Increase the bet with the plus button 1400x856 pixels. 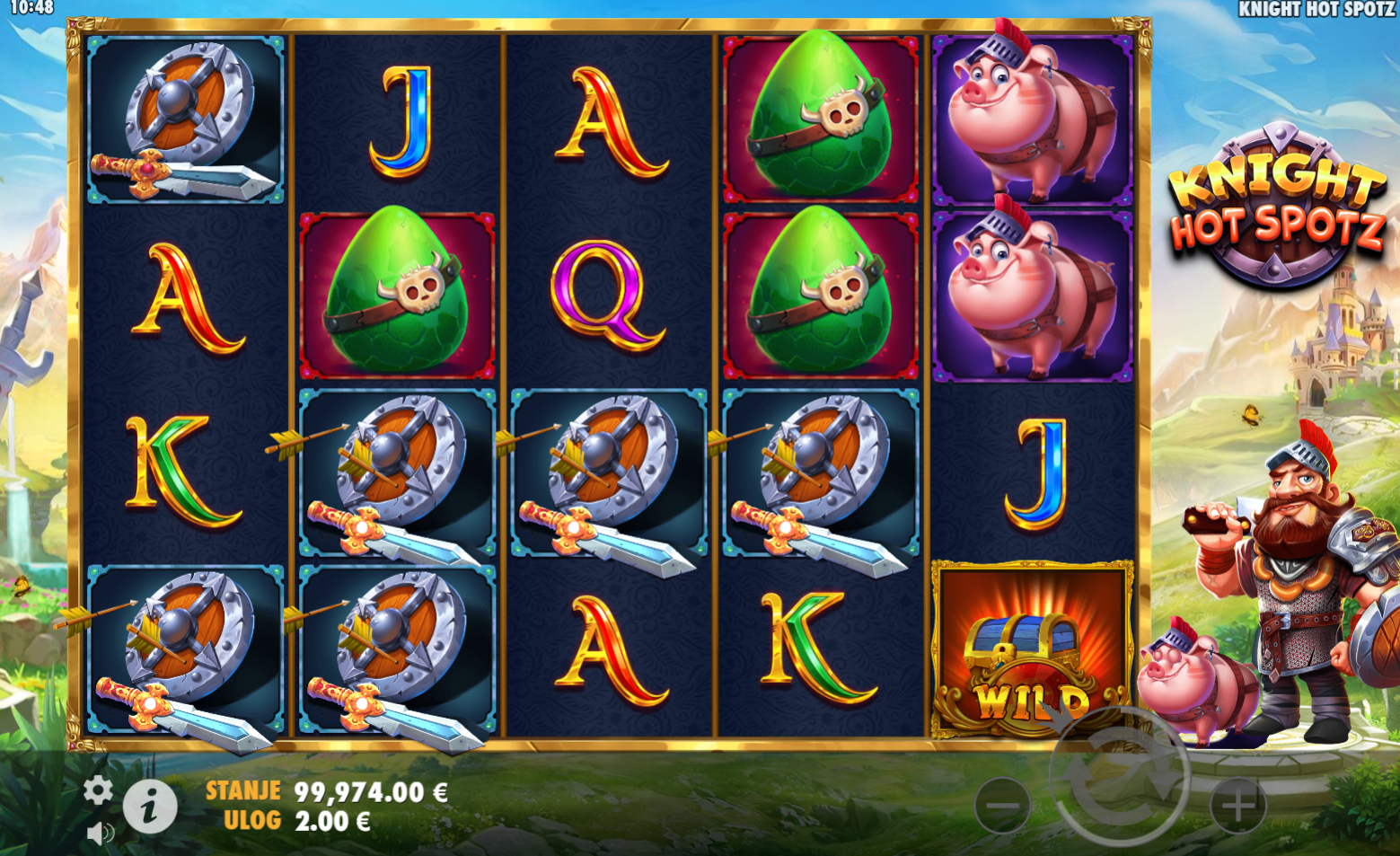click(1238, 806)
